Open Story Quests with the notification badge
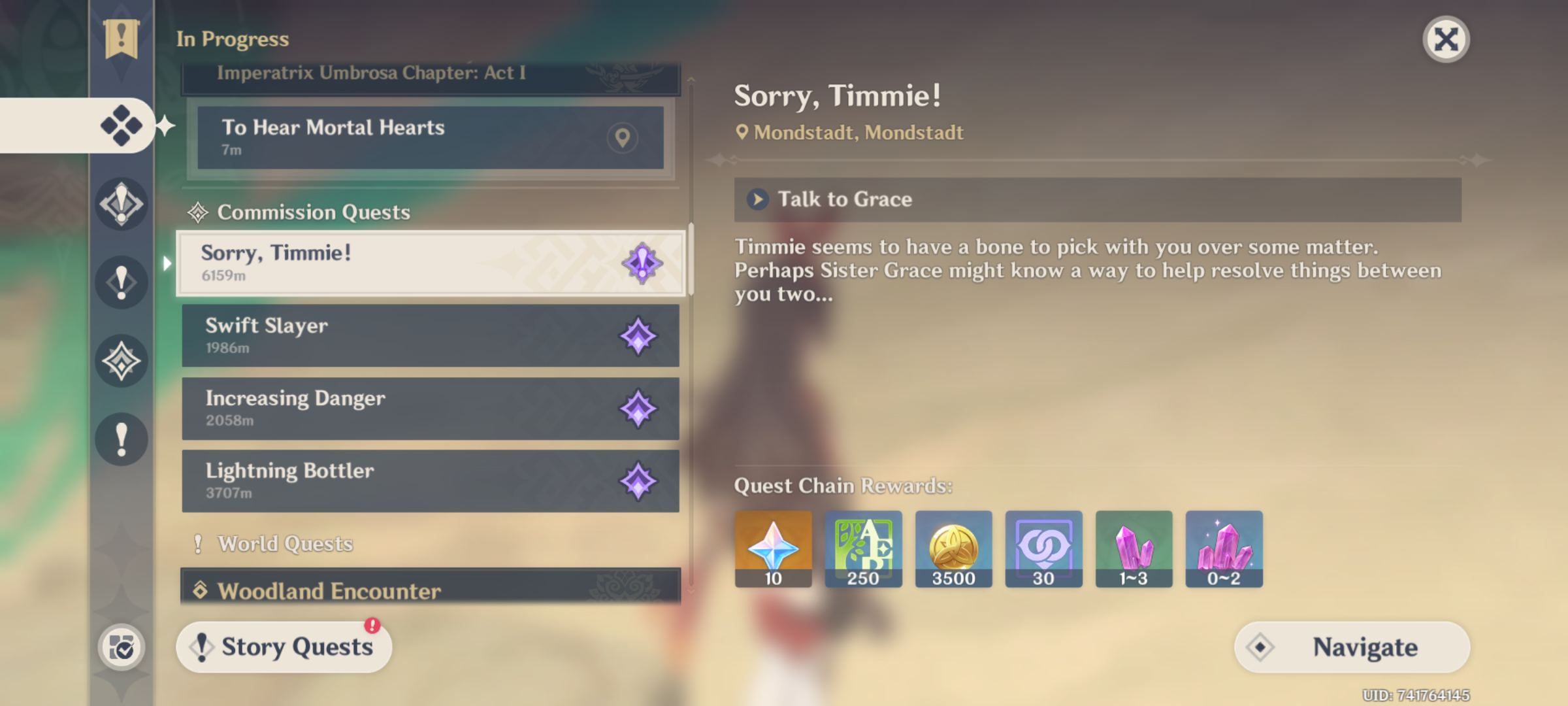Image resolution: width=1568 pixels, height=706 pixels. pyautogui.click(x=284, y=646)
